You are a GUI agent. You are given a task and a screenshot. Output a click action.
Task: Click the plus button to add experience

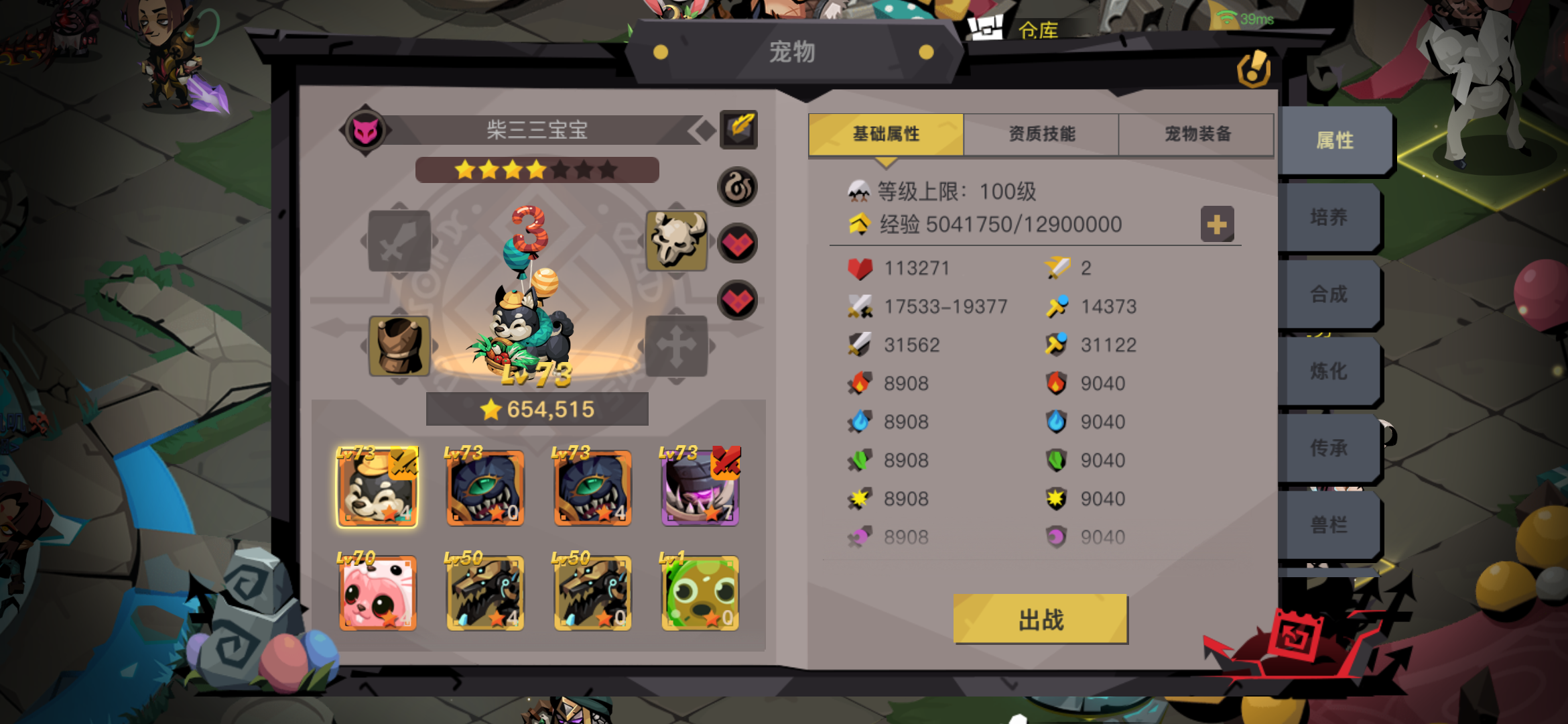click(1218, 225)
